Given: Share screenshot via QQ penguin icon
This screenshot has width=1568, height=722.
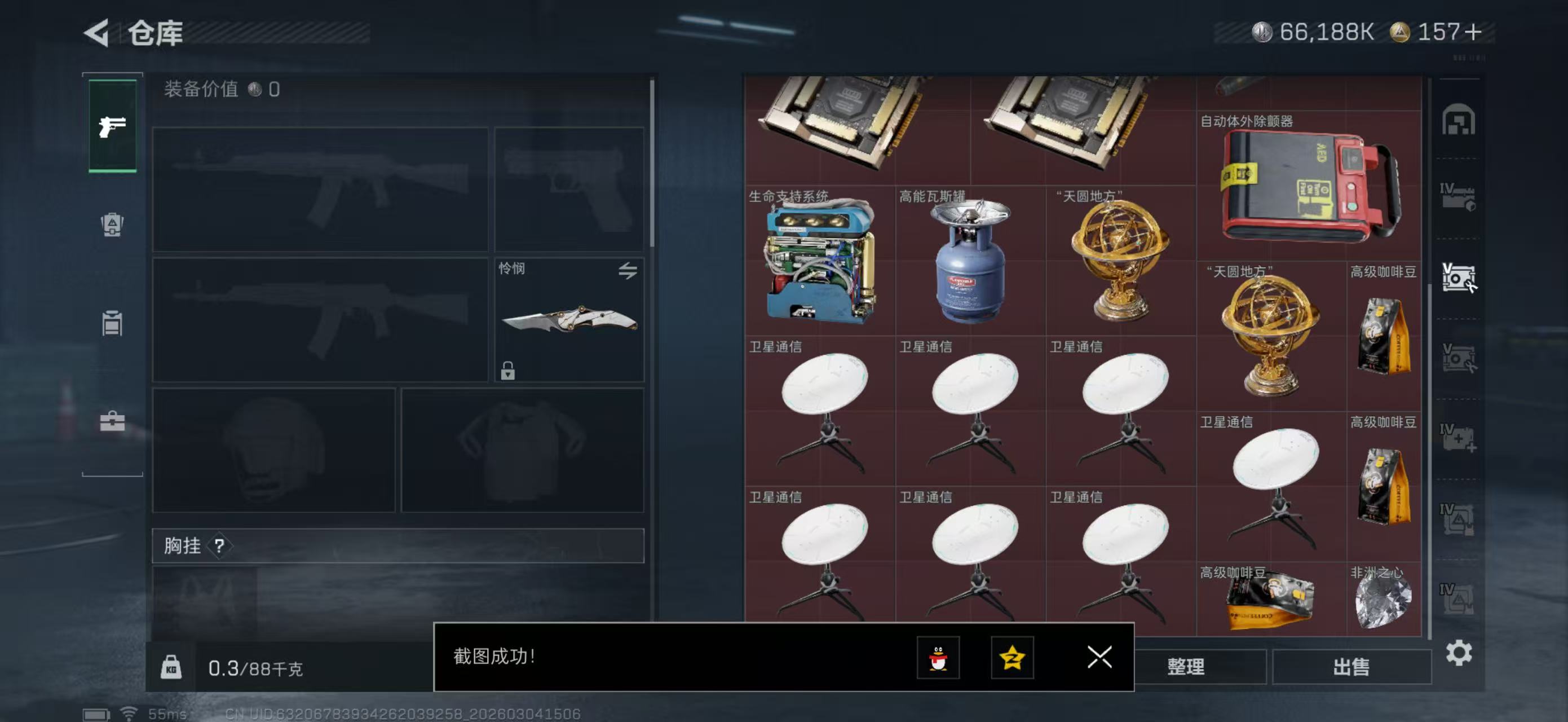Looking at the screenshot, I should [x=938, y=658].
